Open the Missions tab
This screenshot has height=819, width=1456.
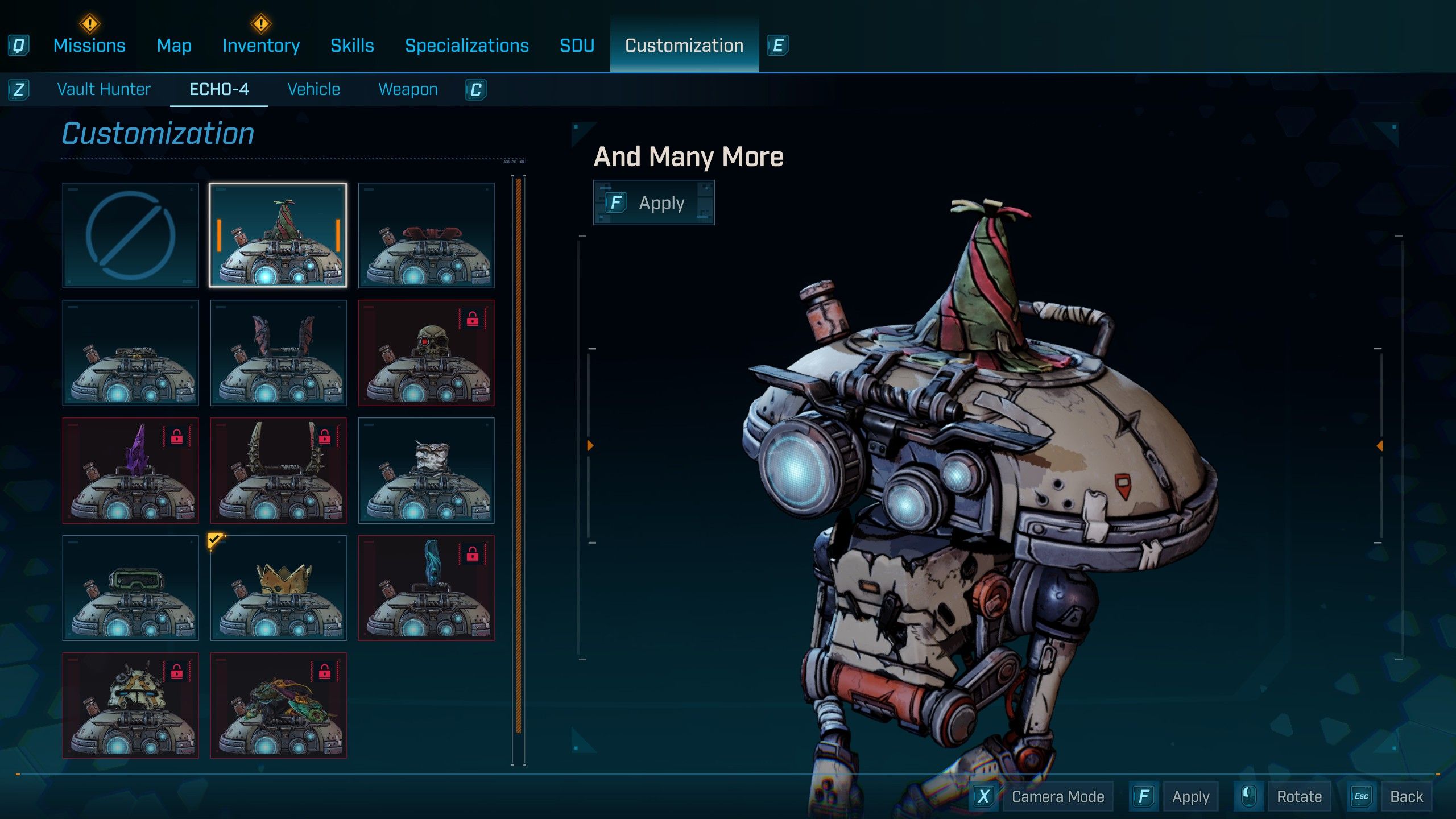(x=89, y=45)
